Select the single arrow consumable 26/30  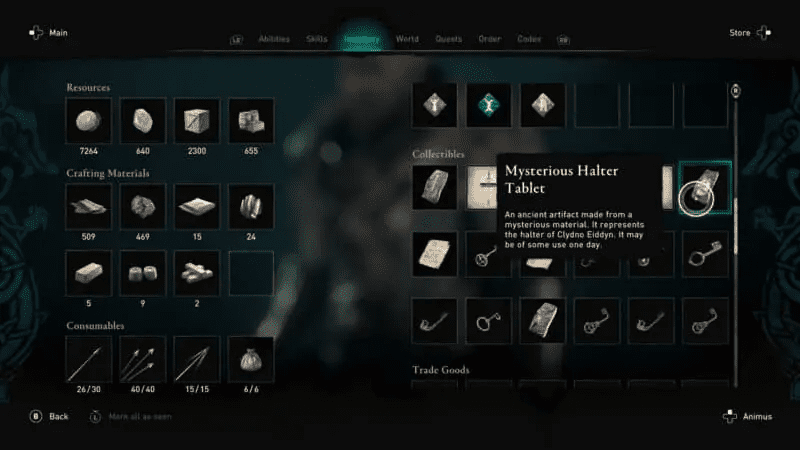[88, 358]
